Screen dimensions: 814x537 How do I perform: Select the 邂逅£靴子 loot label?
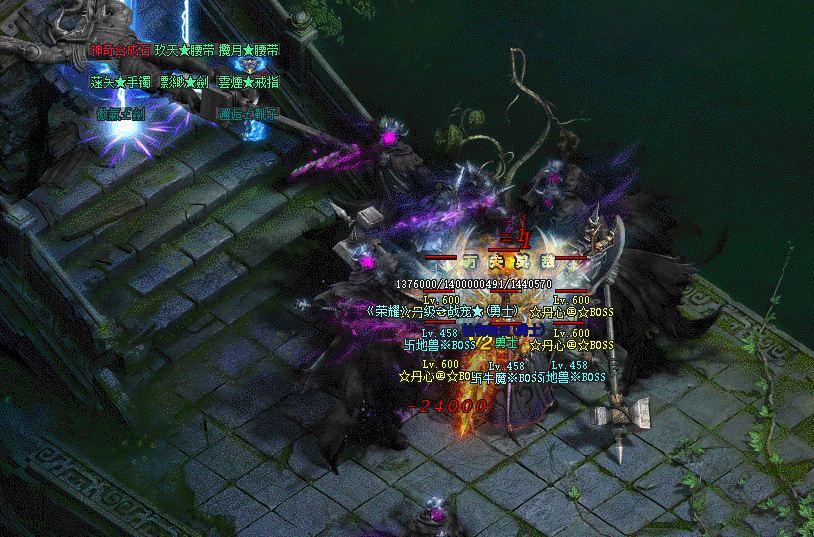[248, 113]
